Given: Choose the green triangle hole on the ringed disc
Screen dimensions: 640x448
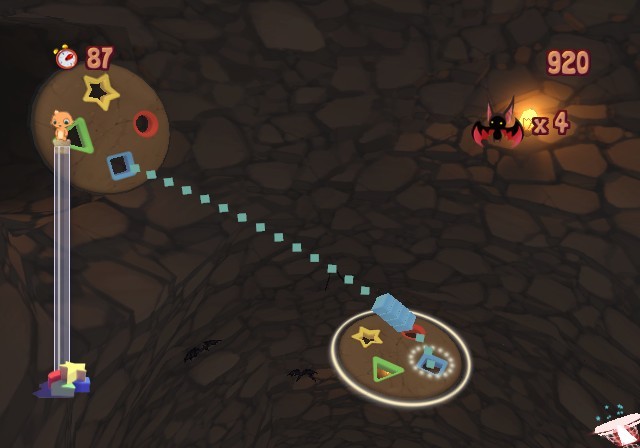Looking at the screenshot, I should [386, 370].
